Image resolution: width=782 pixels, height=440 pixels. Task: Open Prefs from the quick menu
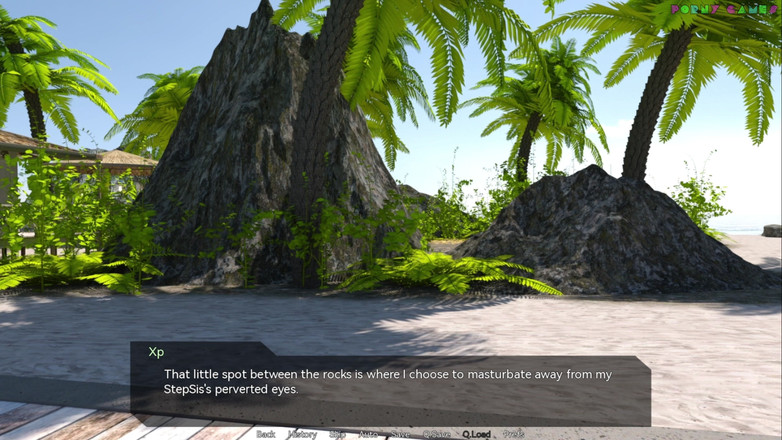click(513, 434)
